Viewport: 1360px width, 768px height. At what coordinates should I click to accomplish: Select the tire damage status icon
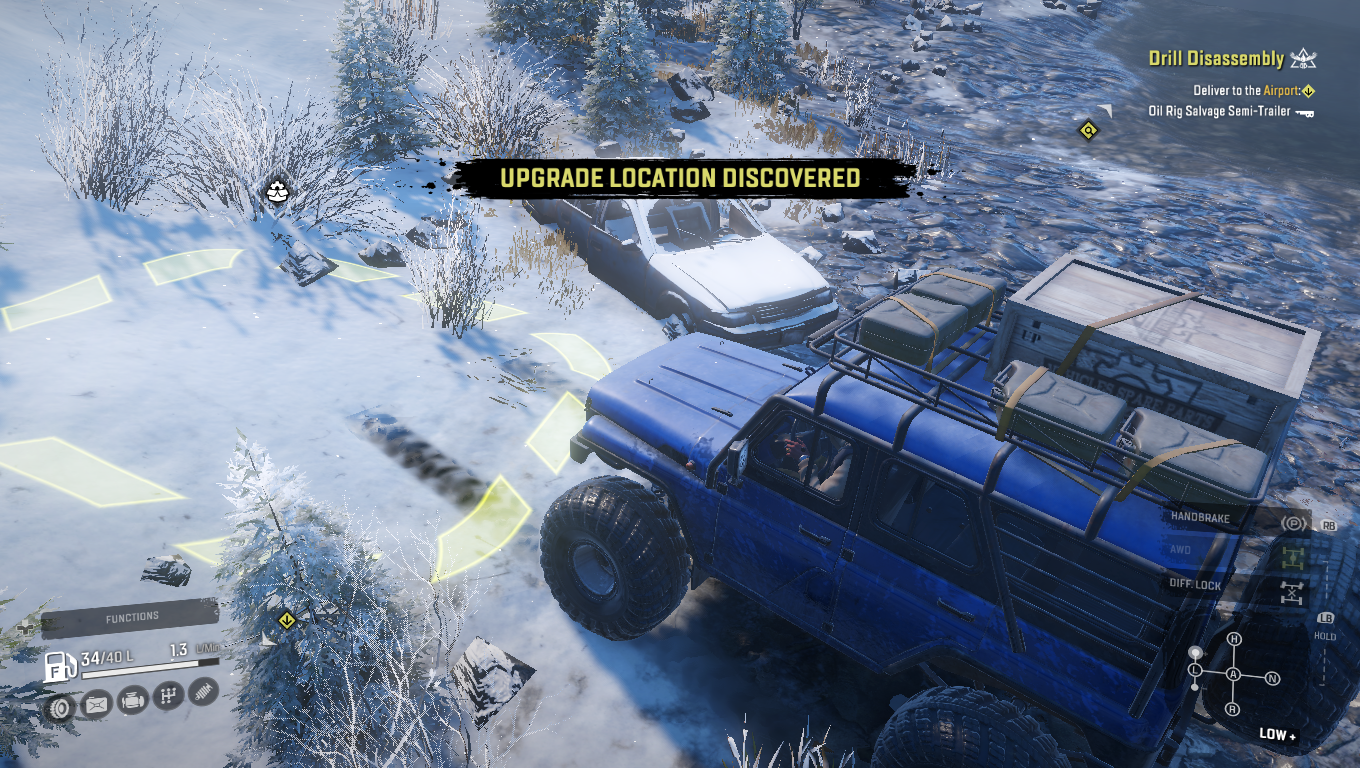tap(60, 706)
